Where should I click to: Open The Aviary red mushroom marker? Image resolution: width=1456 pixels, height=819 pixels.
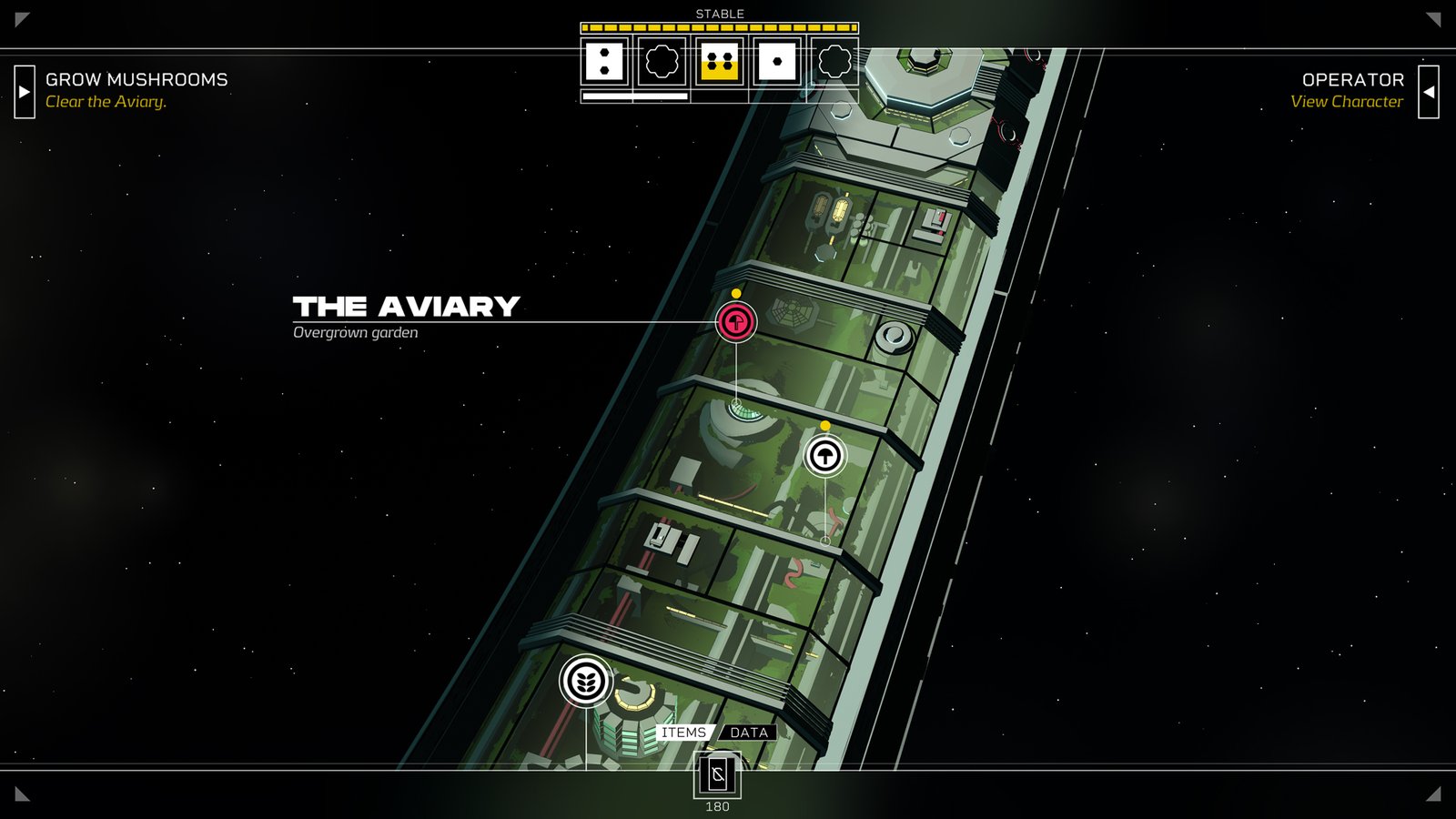(735, 321)
